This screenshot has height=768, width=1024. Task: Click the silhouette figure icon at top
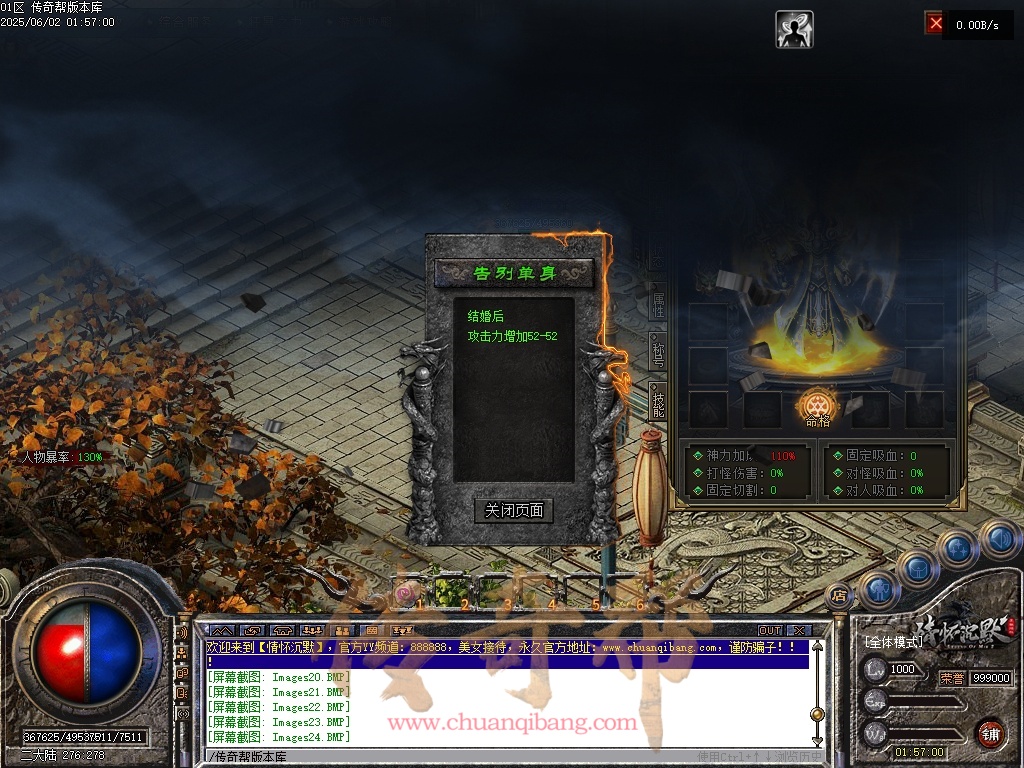pos(794,29)
